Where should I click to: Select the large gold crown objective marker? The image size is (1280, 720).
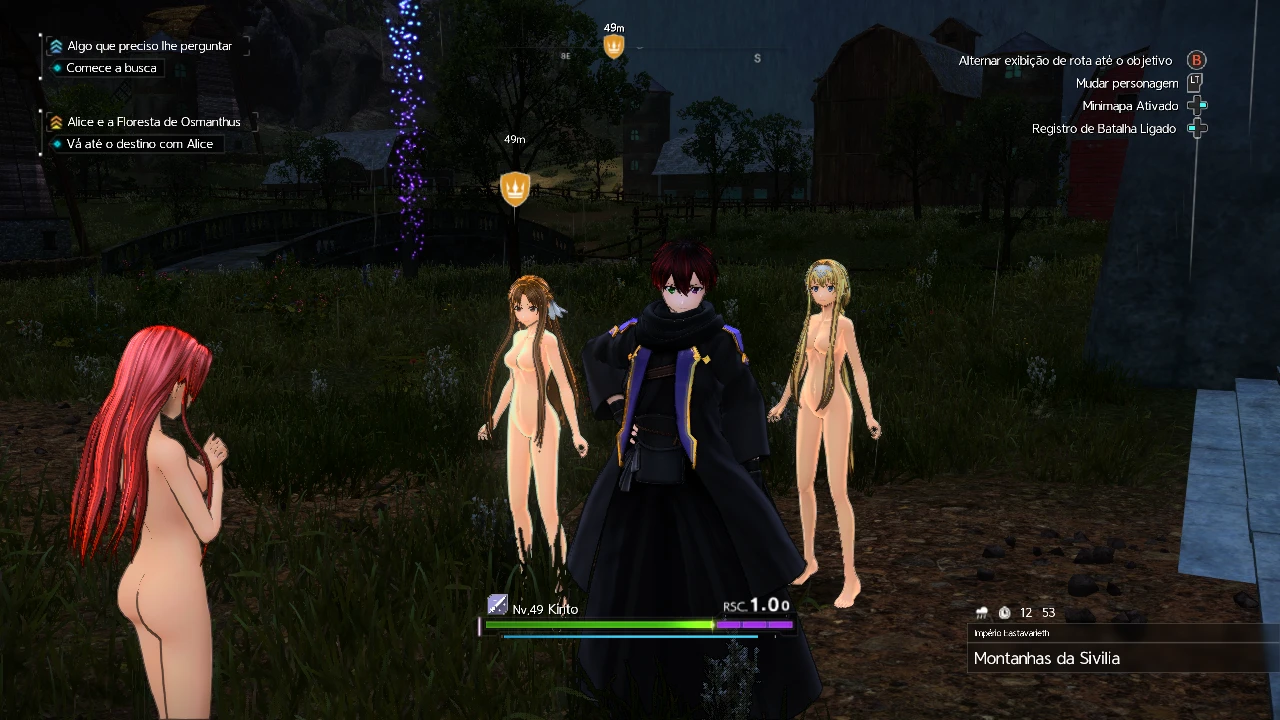[x=515, y=187]
